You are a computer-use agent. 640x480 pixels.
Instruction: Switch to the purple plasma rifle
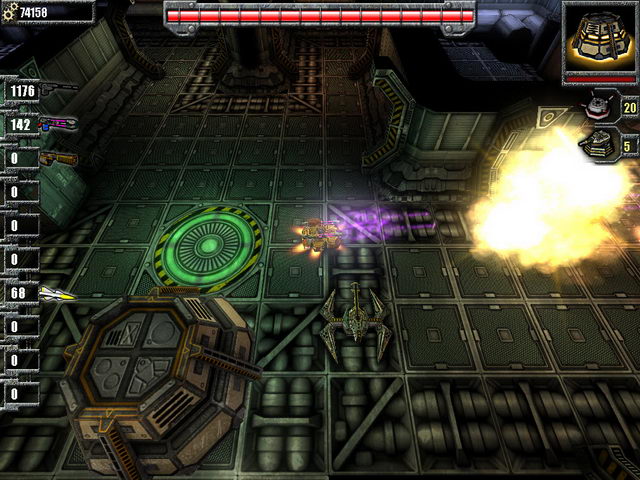(58, 124)
